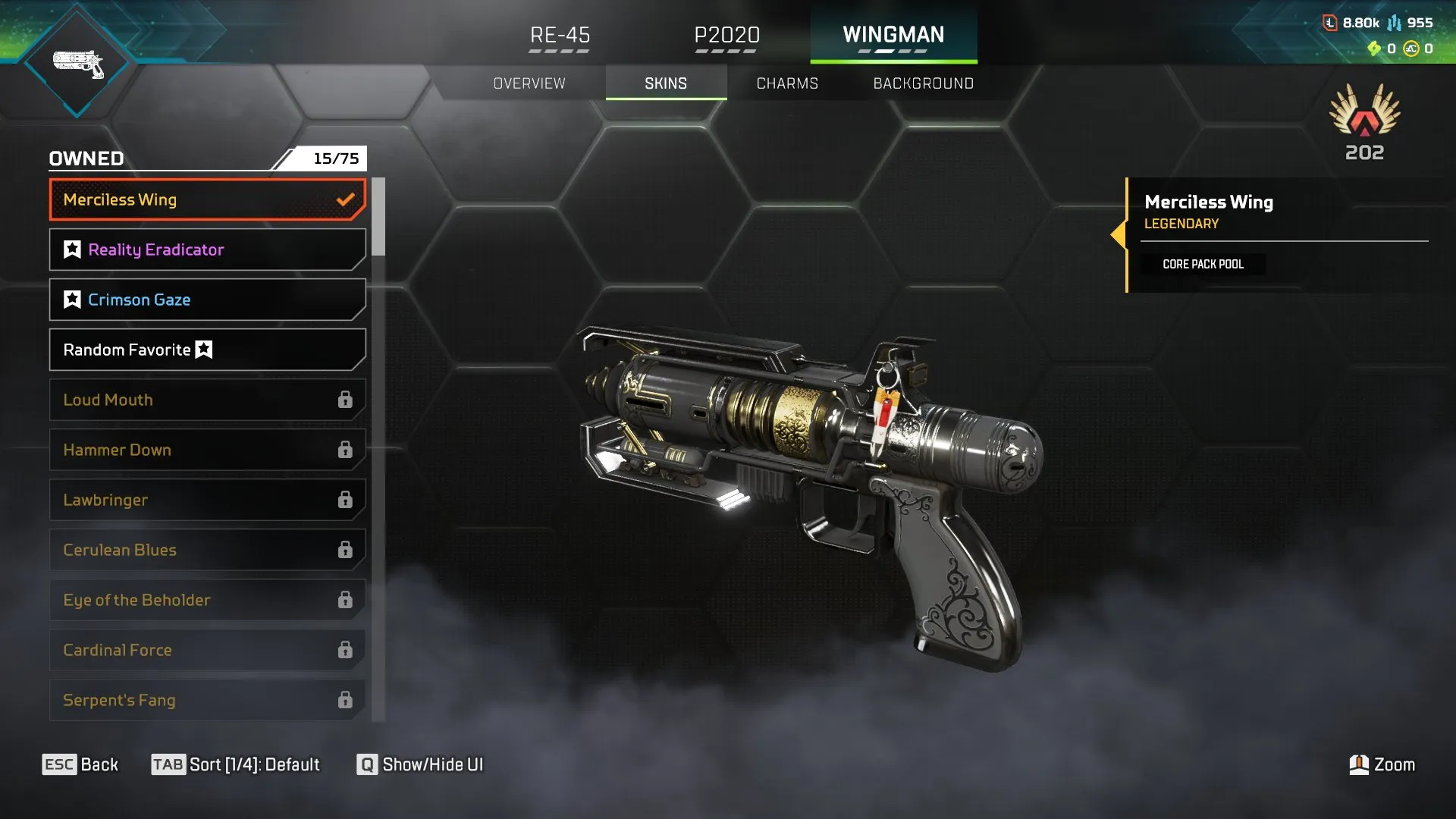Unfavorite Reality Eradicator via its star icon
1456x819 pixels.
(71, 249)
